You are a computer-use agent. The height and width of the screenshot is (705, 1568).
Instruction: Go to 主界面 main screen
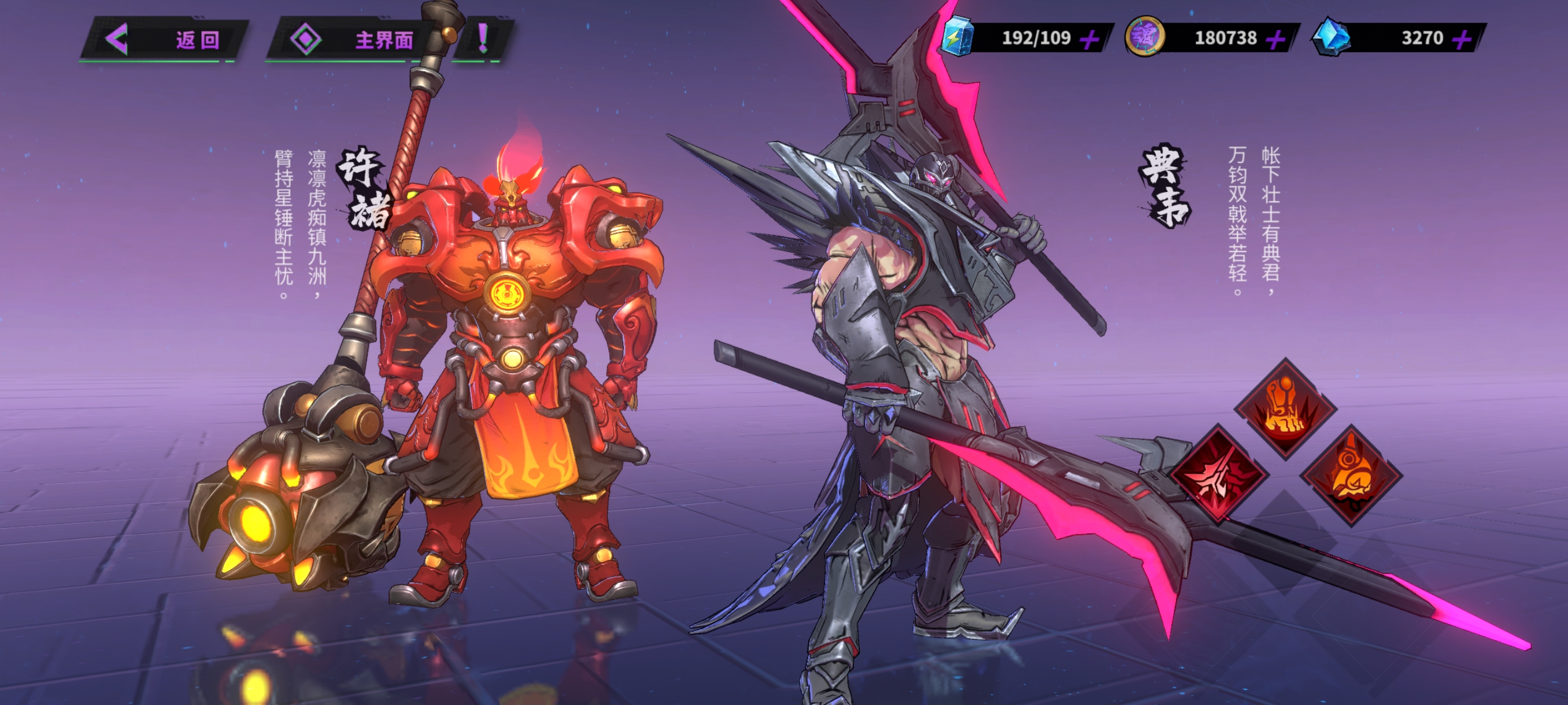353,40
